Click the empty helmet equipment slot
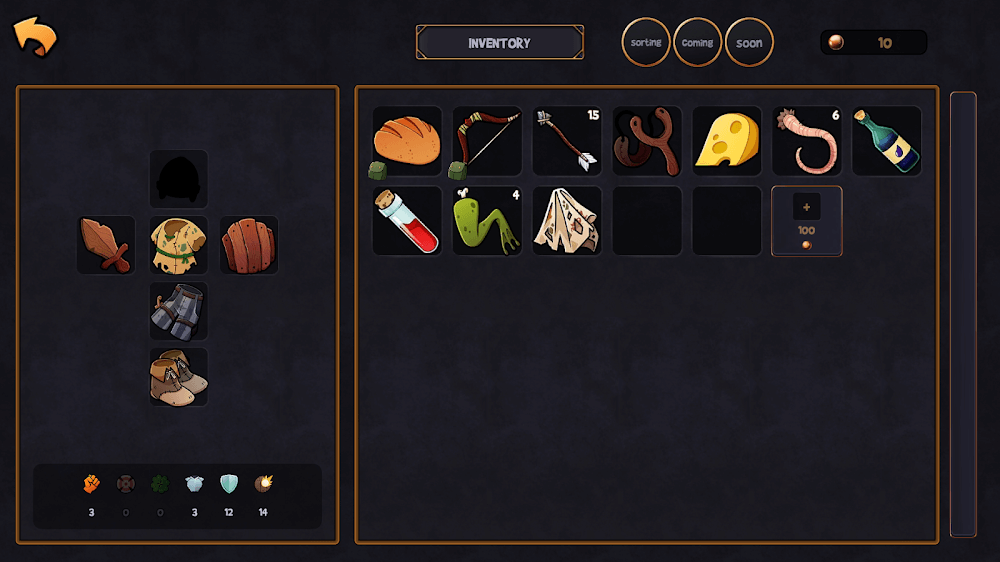 179,180
